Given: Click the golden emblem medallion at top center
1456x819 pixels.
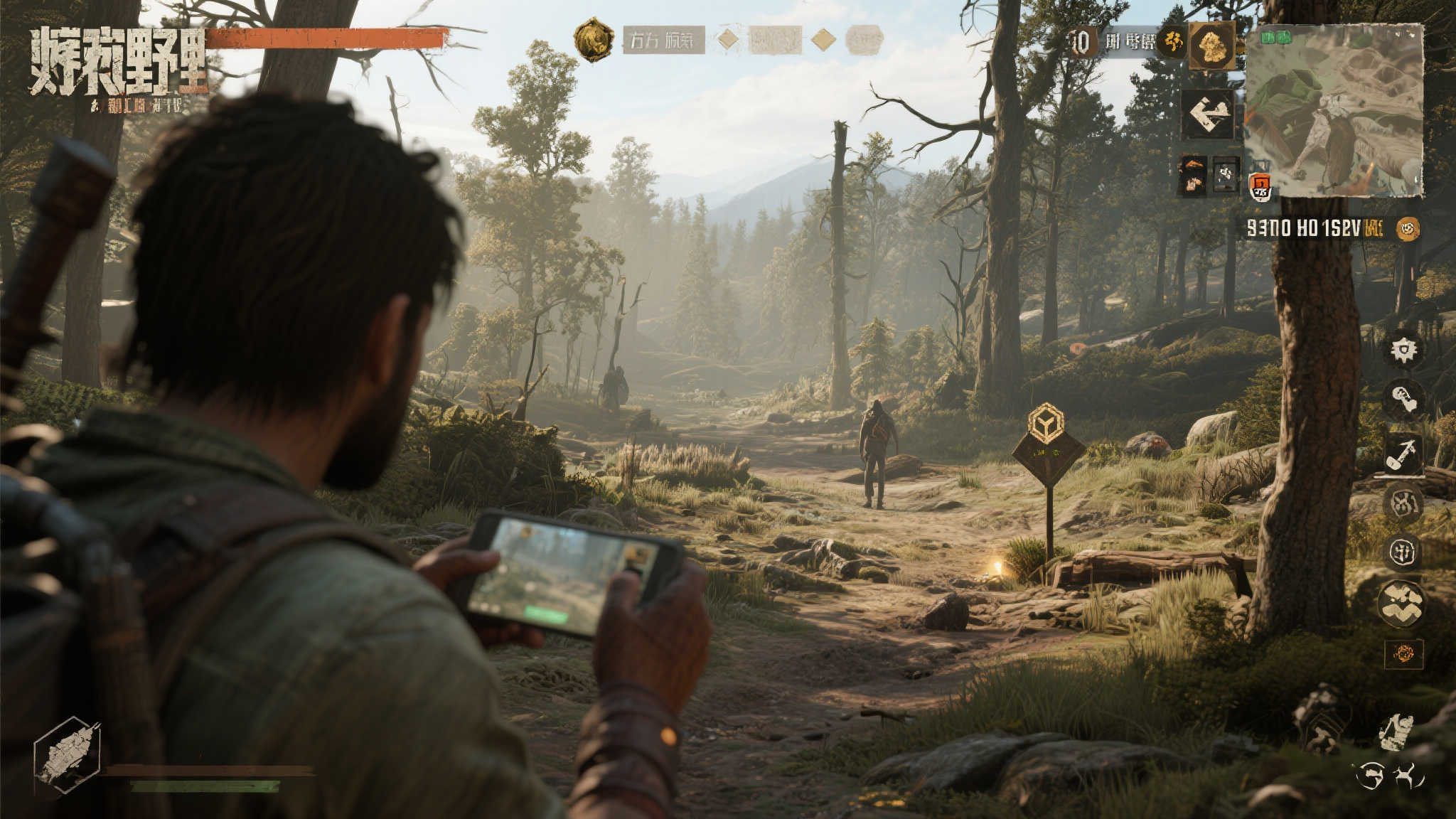Looking at the screenshot, I should [x=594, y=39].
